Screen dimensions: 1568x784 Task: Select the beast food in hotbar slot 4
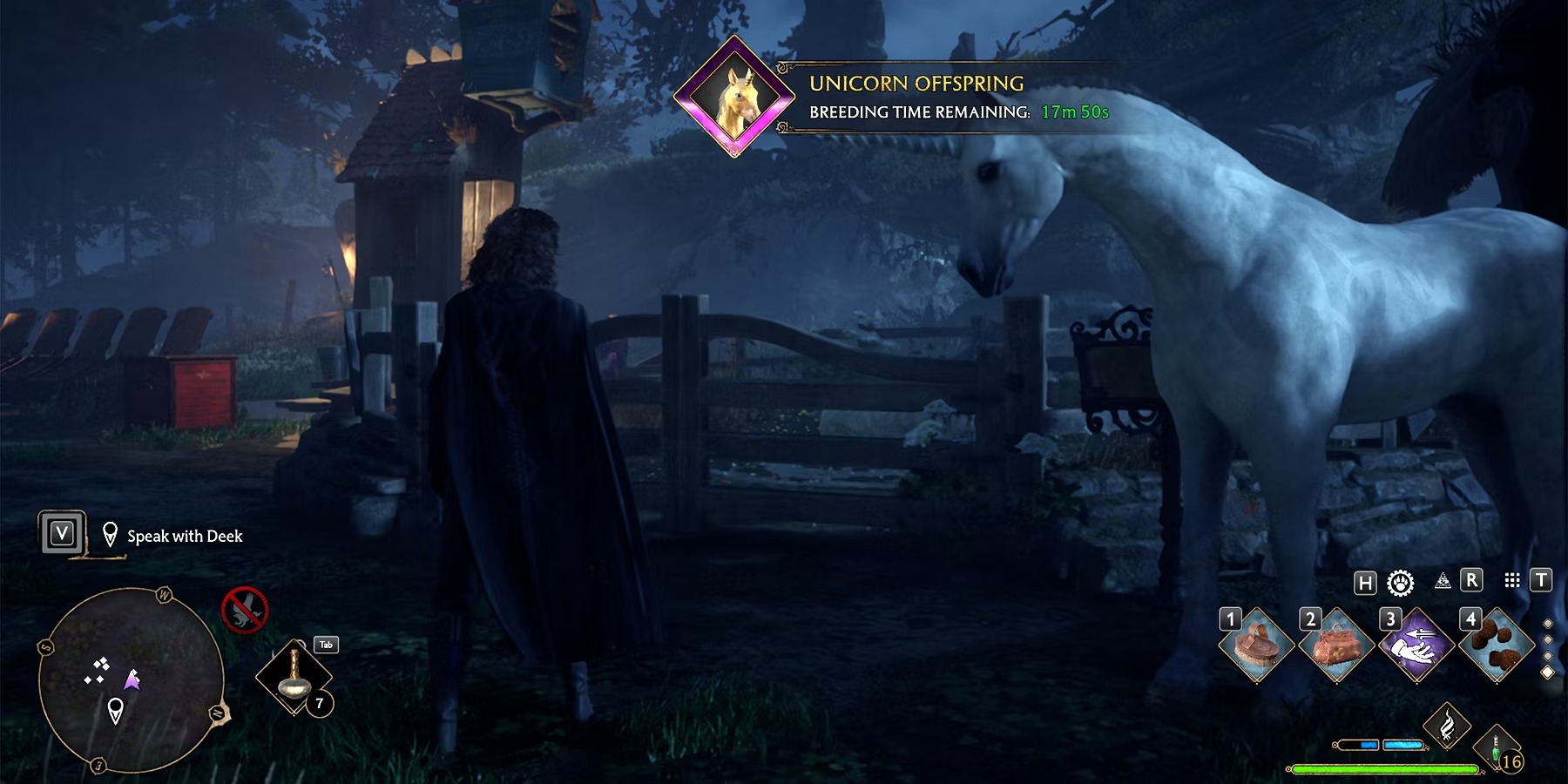pyautogui.click(x=1497, y=645)
